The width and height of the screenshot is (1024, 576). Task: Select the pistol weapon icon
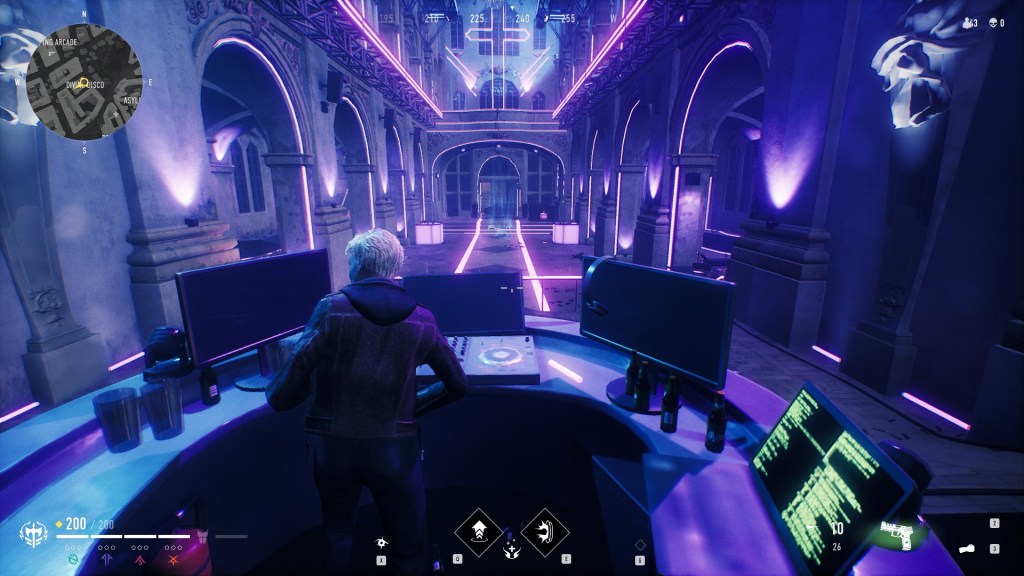[896, 530]
